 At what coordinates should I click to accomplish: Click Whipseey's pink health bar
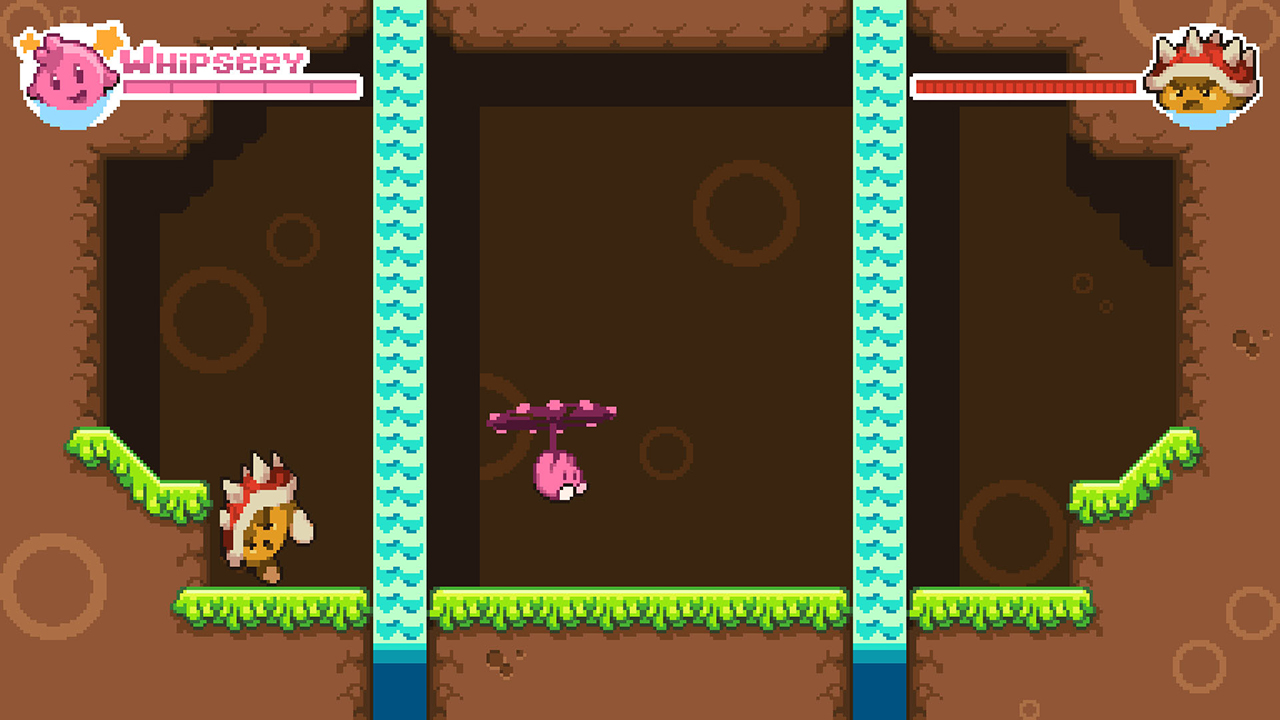[240, 86]
